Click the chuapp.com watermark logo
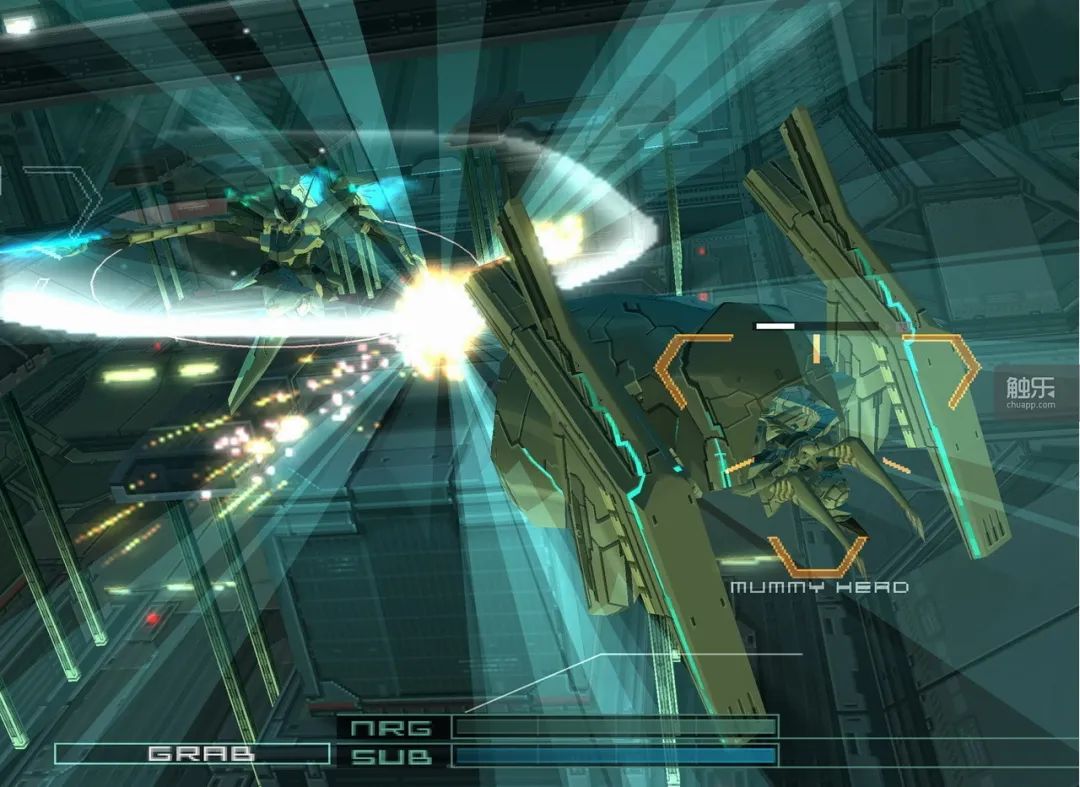The image size is (1080, 787). point(1030,391)
